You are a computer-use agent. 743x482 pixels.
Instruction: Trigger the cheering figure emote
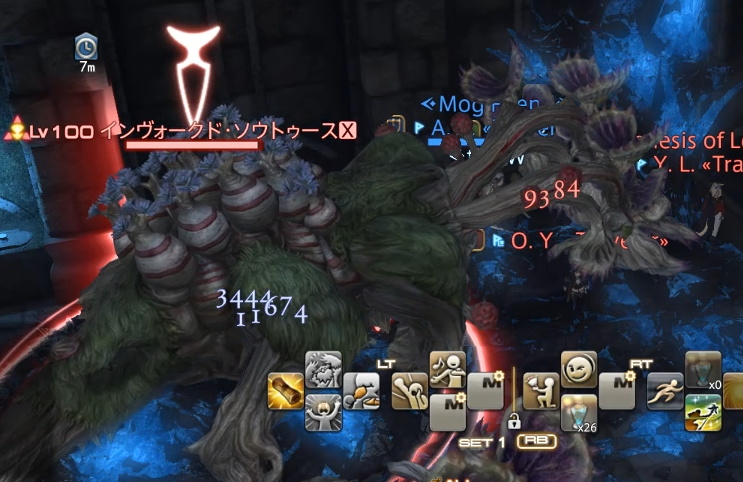323,411
